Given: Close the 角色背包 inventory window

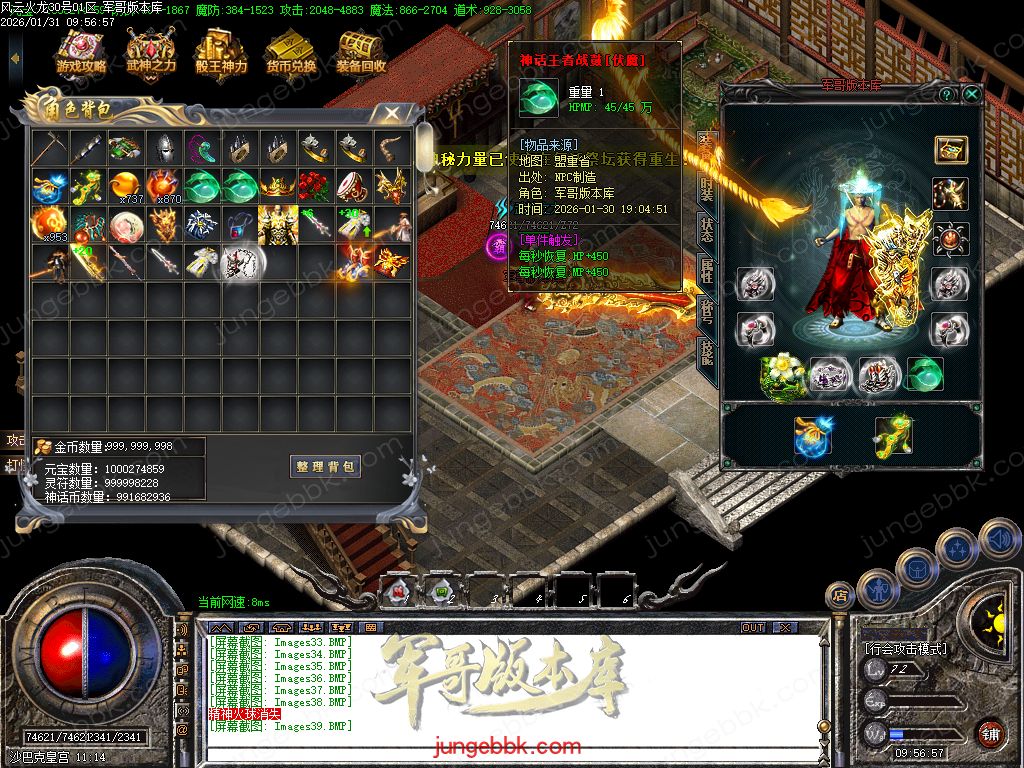Looking at the screenshot, I should [x=392, y=113].
